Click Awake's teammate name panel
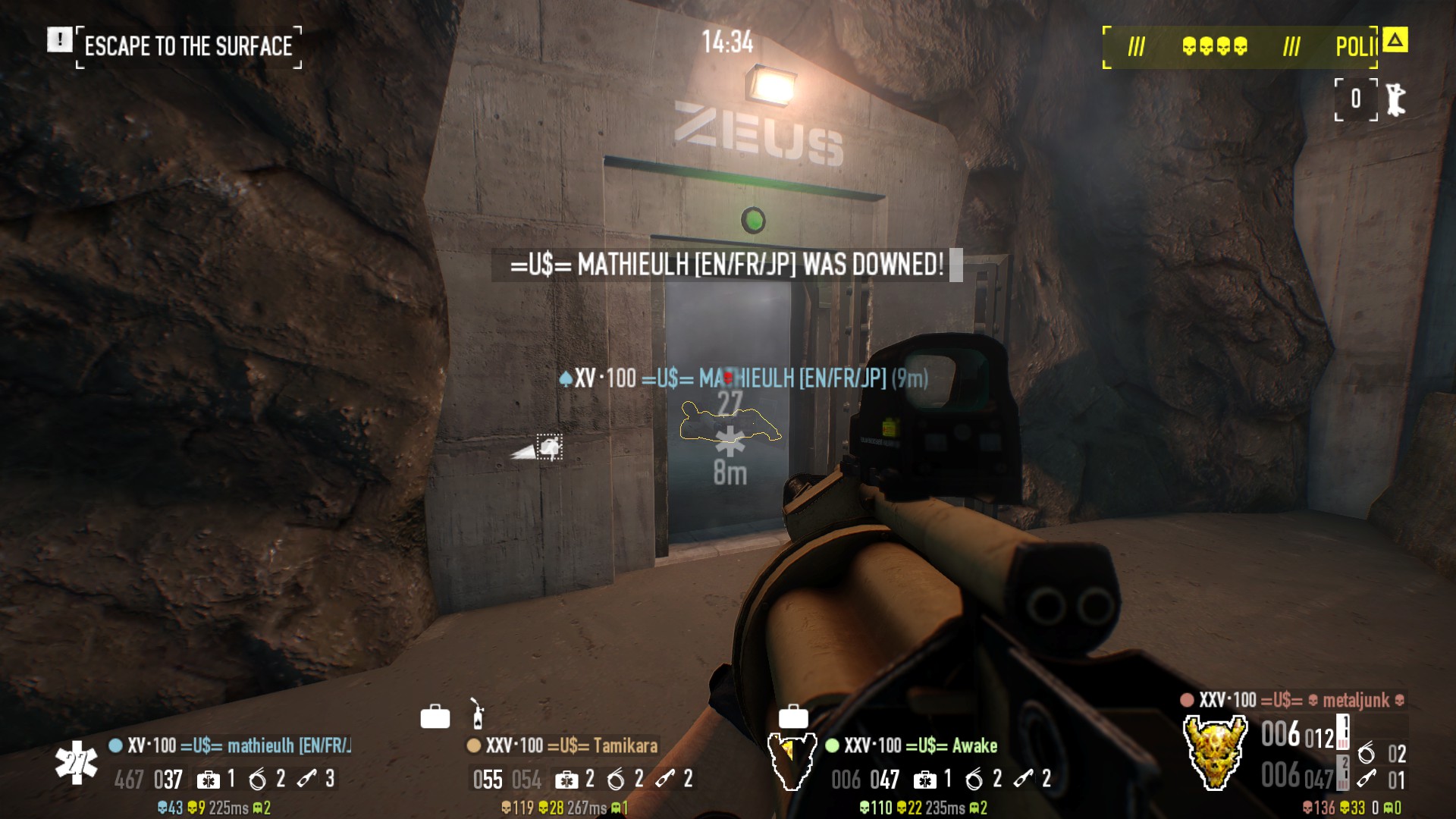 [912, 745]
